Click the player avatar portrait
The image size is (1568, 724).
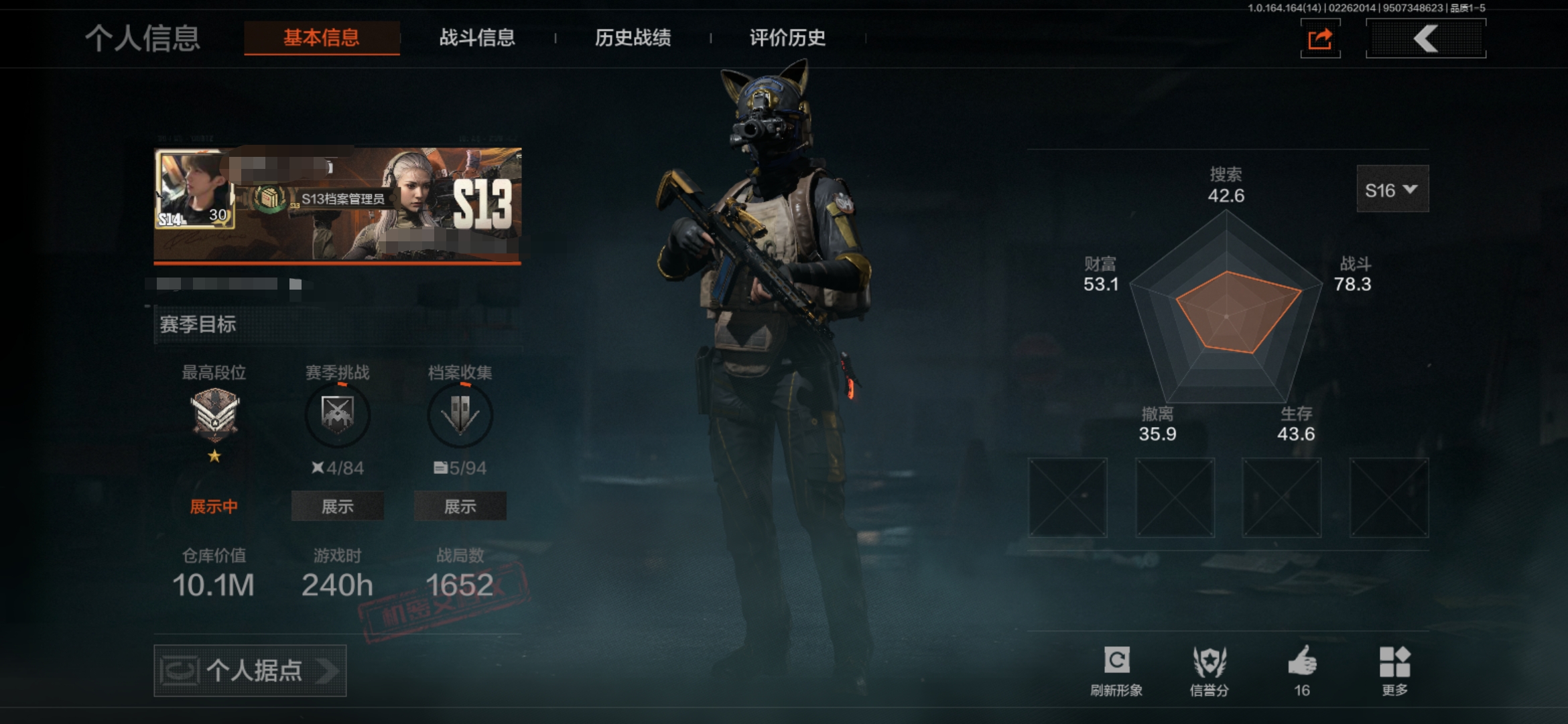(x=195, y=190)
